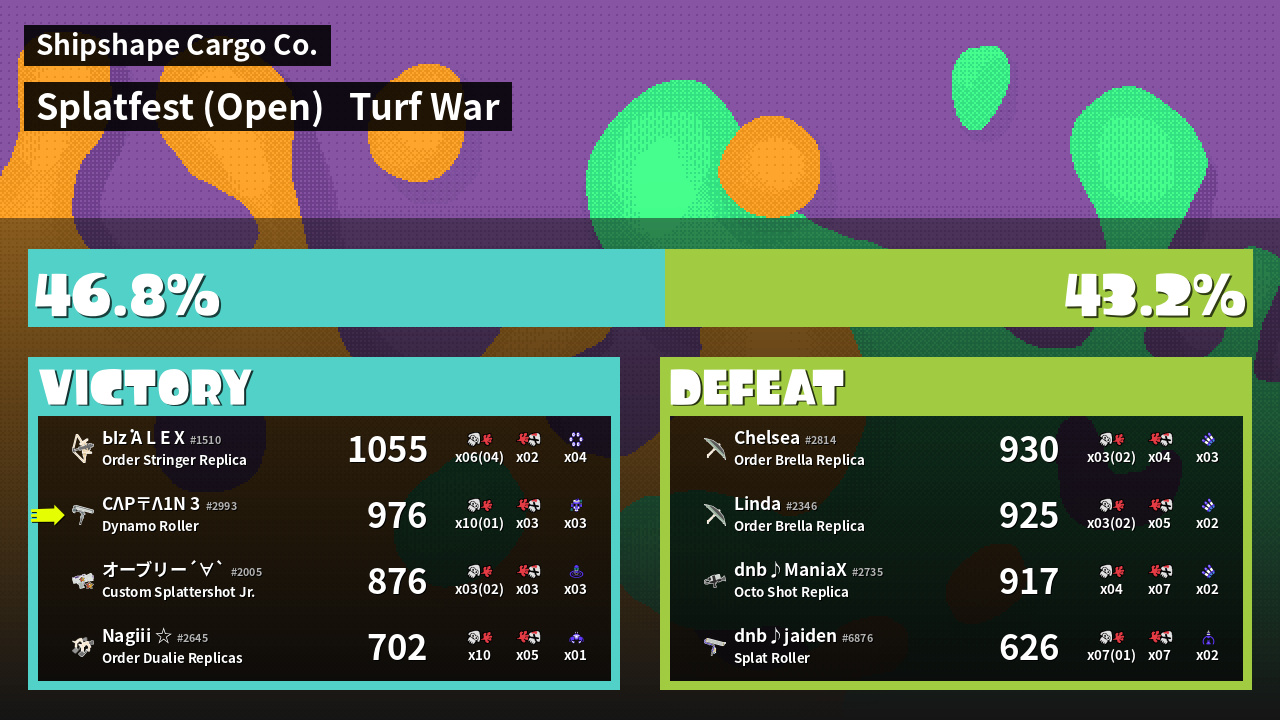Pick the dnb♪jaiden Splat Roller row
1280x720 pixels.
pos(956,647)
